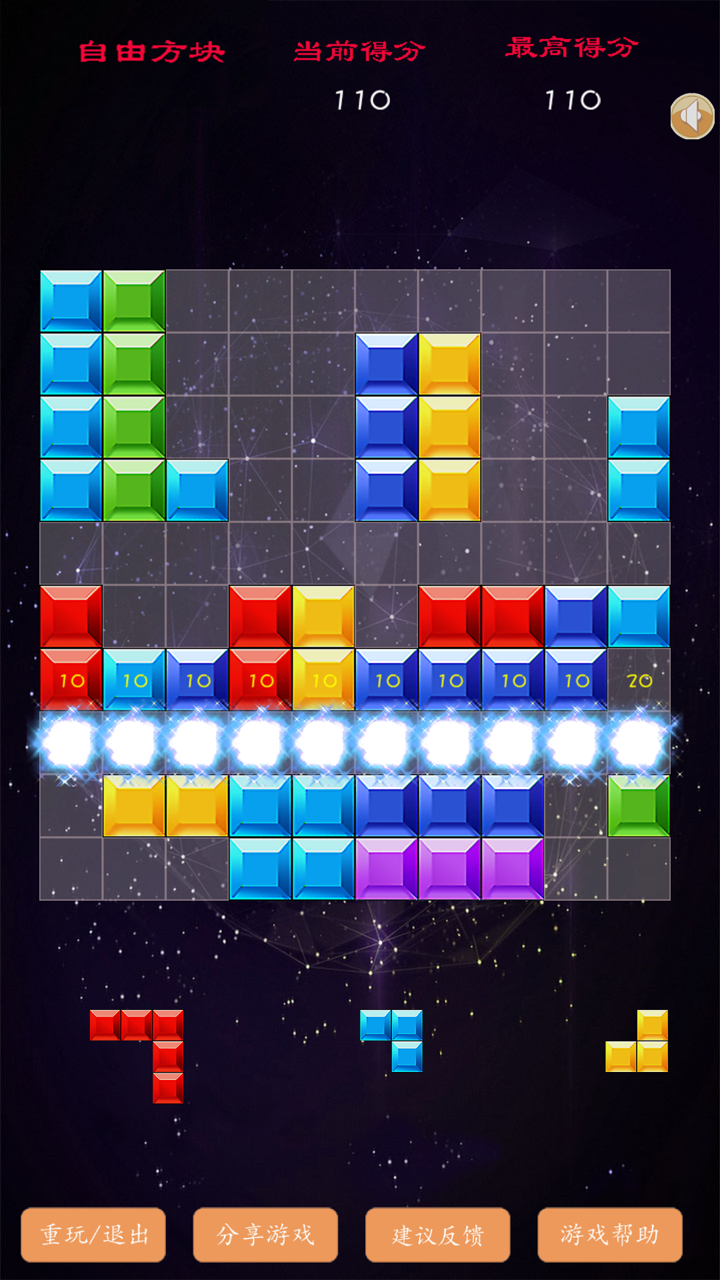
Task: Open the 建议反馈 feedback button
Action: [x=437, y=1235]
